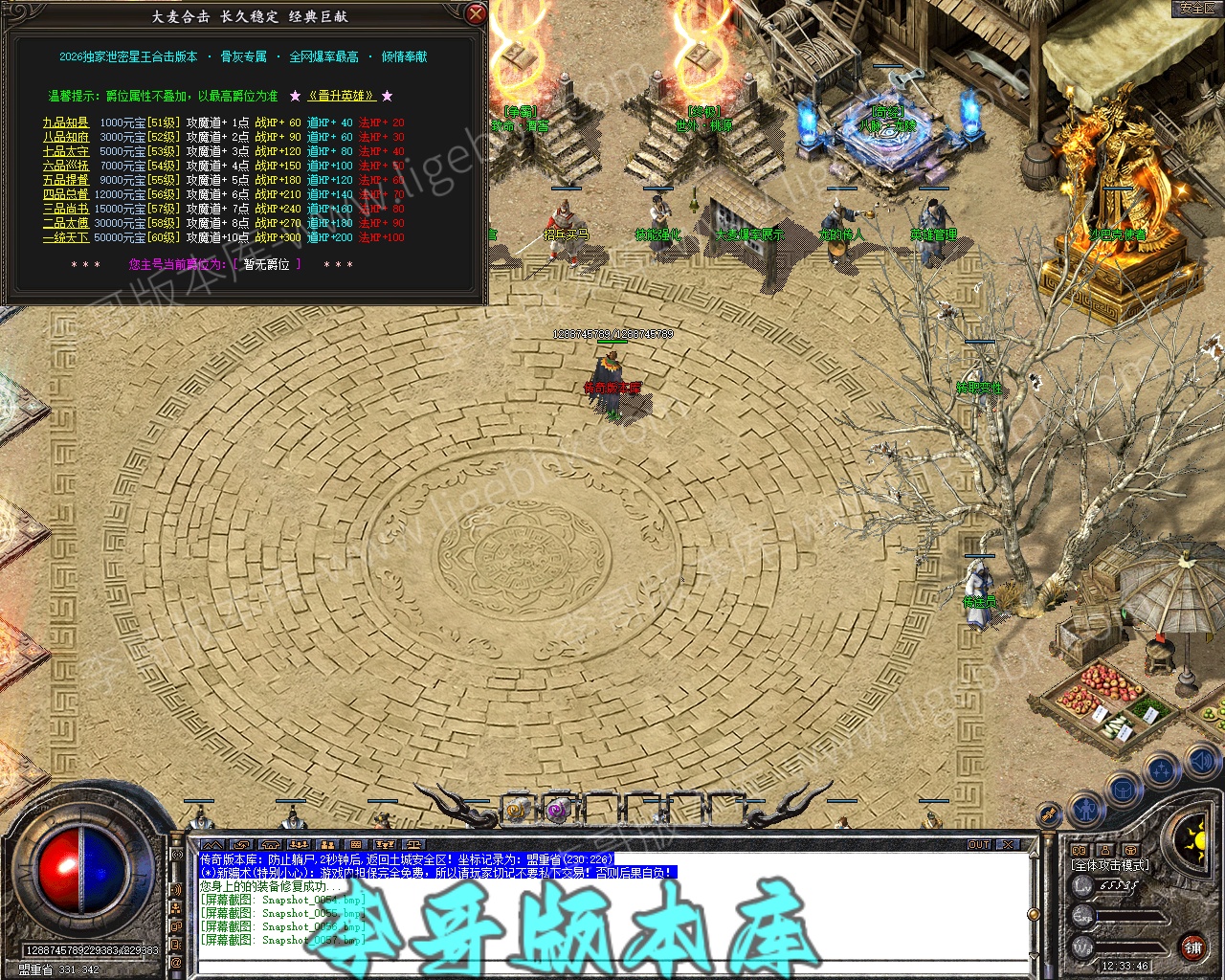Close the 大麦合击 rank panel
1225x980 pixels.
click(x=475, y=13)
